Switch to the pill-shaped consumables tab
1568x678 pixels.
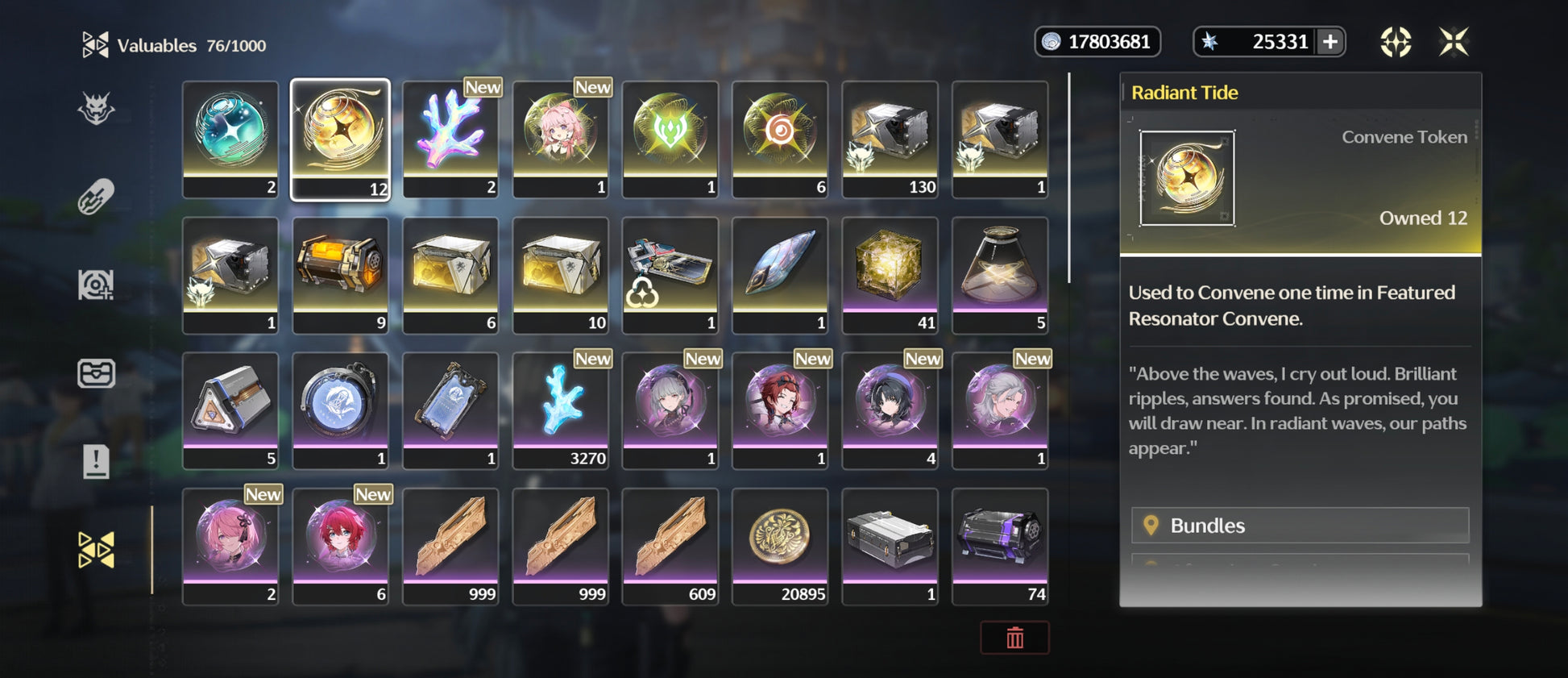[96, 197]
